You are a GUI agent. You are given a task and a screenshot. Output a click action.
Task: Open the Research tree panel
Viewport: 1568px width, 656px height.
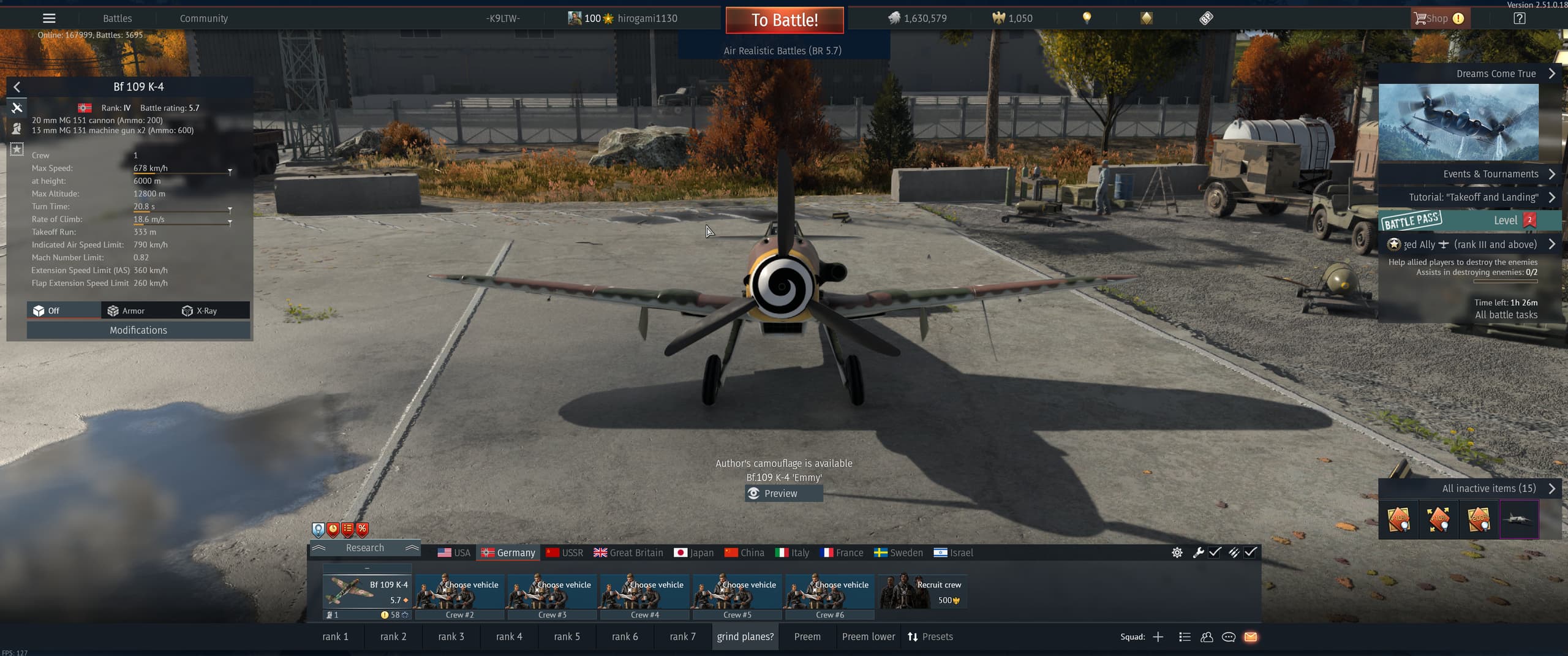click(x=365, y=548)
